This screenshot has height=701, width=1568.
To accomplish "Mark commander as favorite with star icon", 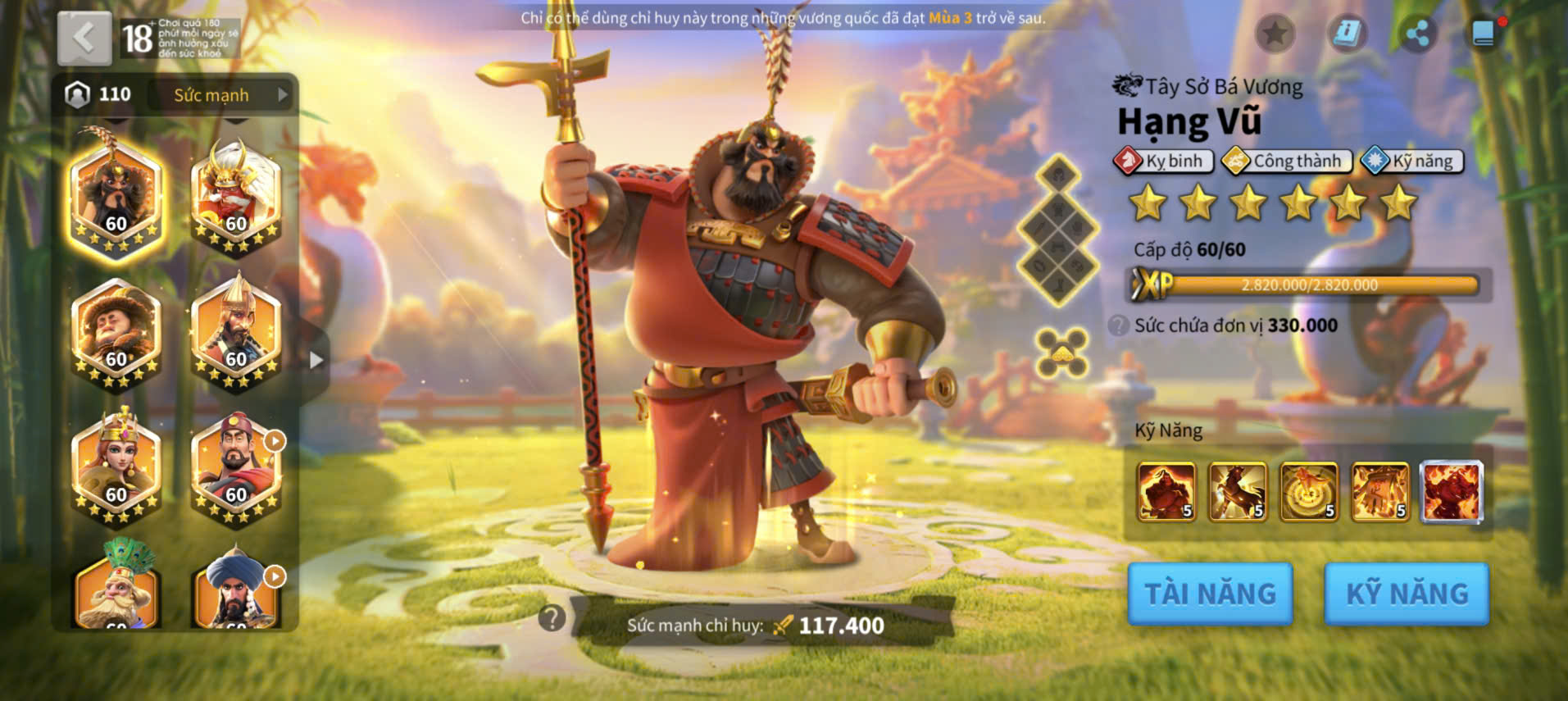I will [1275, 34].
